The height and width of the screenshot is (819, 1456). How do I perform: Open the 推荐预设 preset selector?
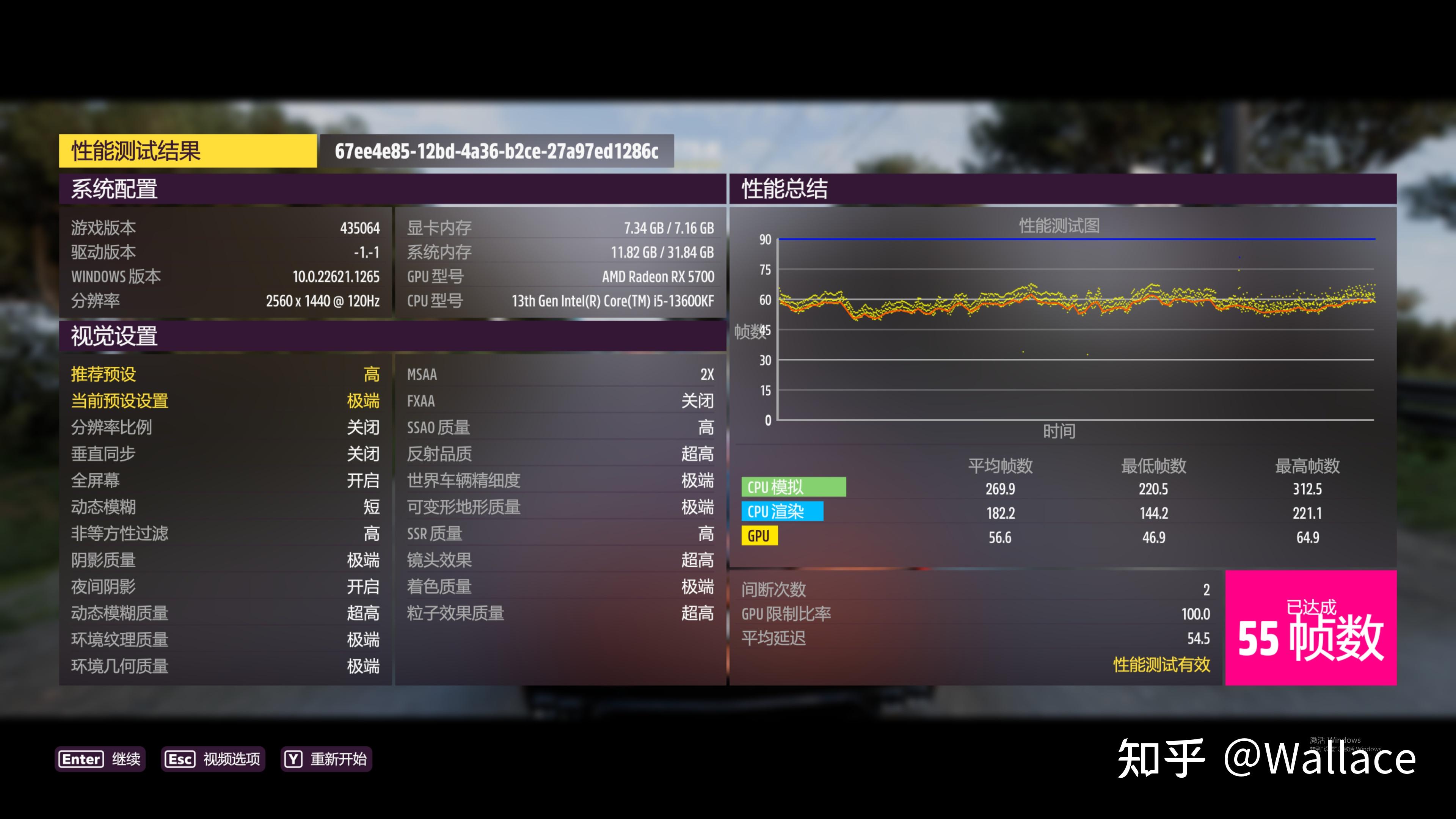point(226,374)
